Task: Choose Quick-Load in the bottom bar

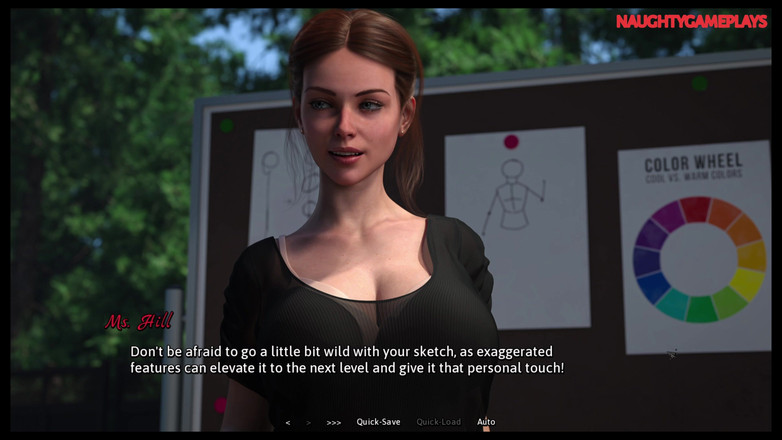Action: [x=439, y=422]
